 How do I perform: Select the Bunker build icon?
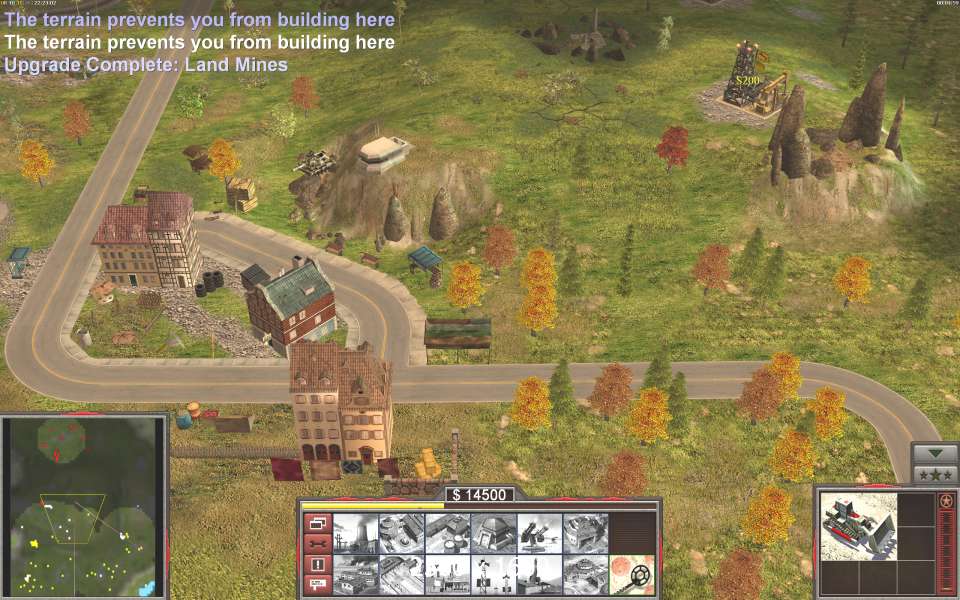click(x=493, y=533)
